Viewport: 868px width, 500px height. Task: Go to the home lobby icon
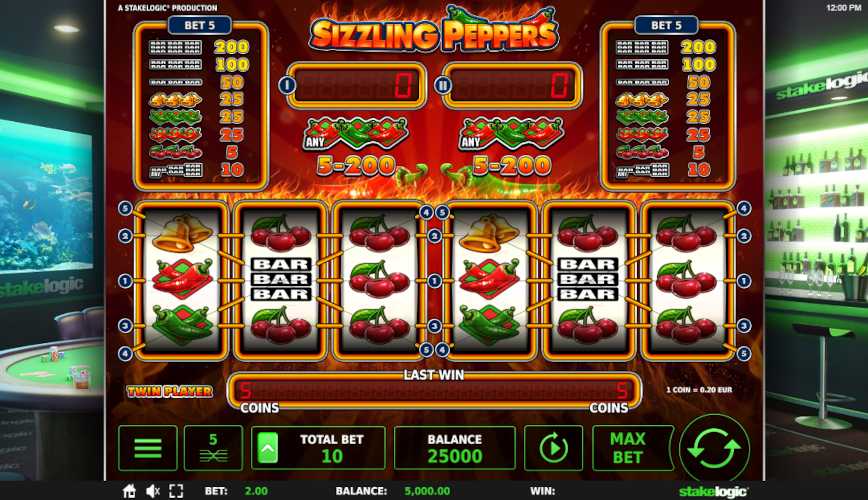click(129, 491)
